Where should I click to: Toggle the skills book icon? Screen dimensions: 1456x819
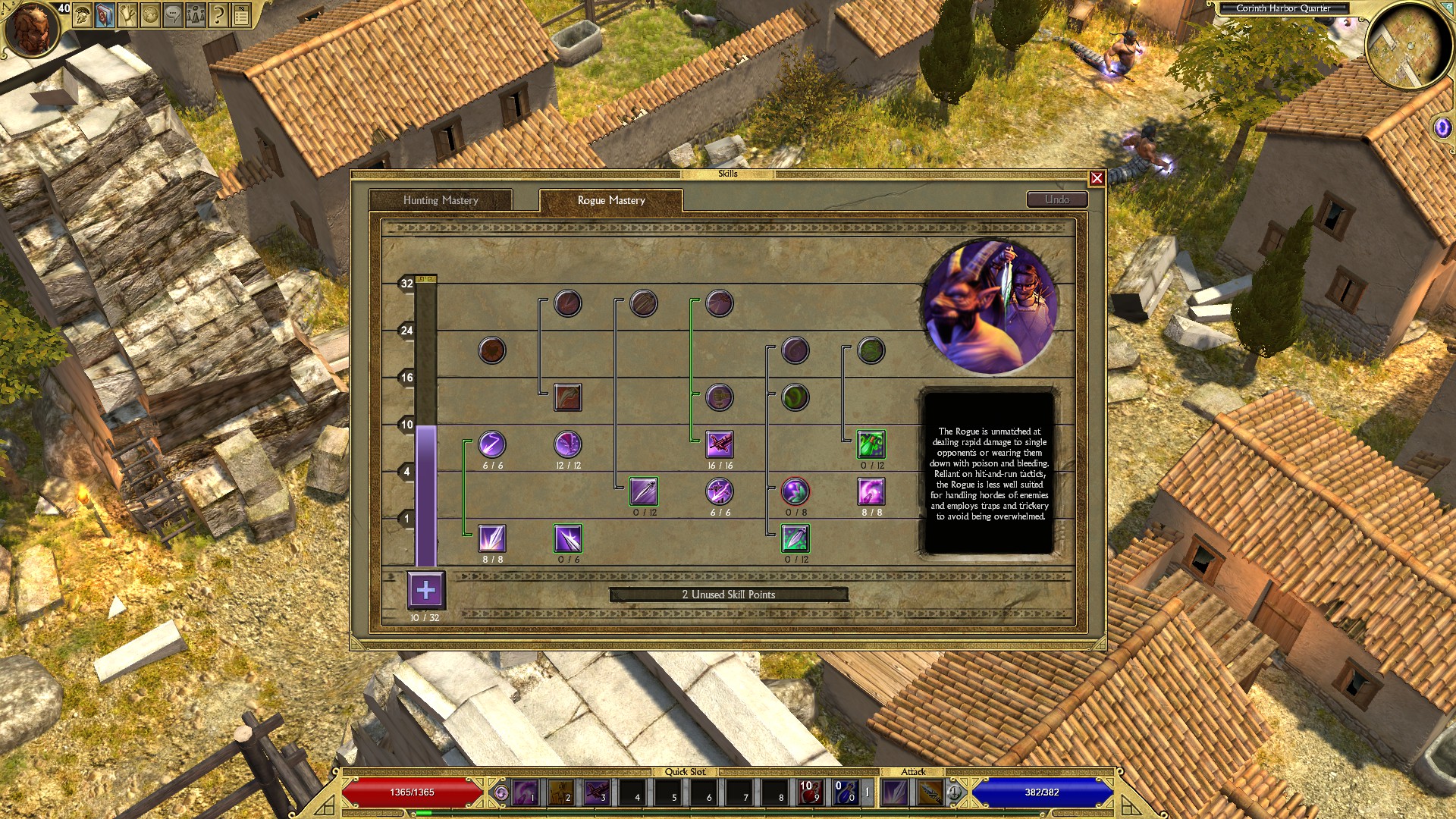pos(105,15)
